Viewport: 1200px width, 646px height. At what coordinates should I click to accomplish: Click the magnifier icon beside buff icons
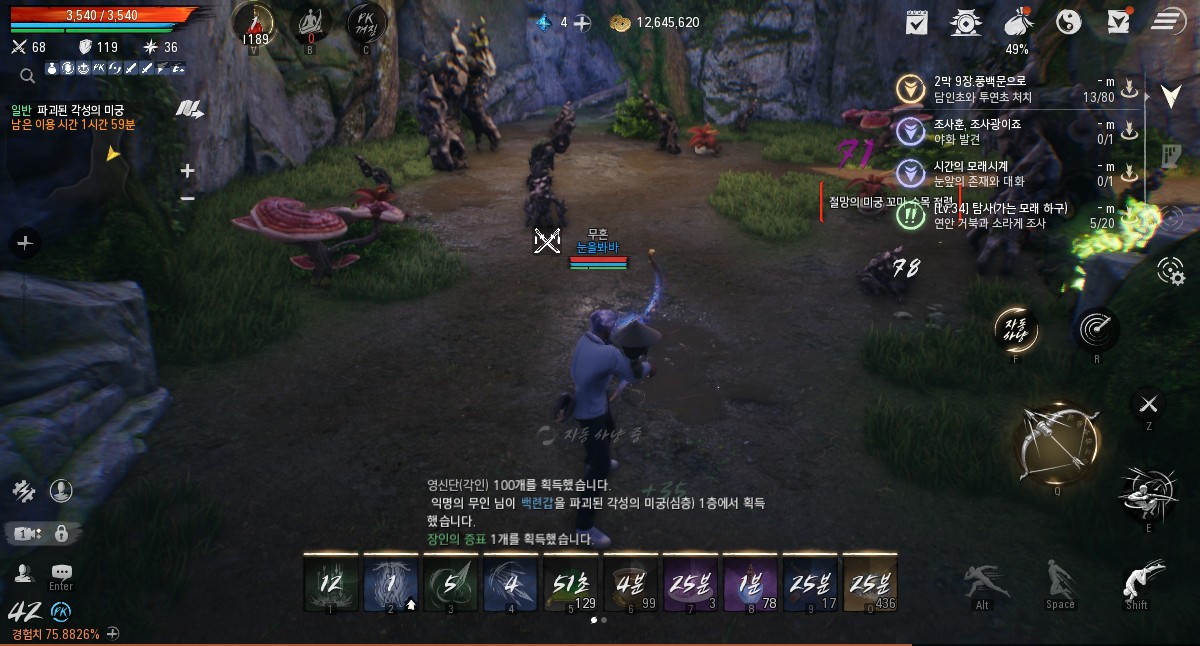27,74
